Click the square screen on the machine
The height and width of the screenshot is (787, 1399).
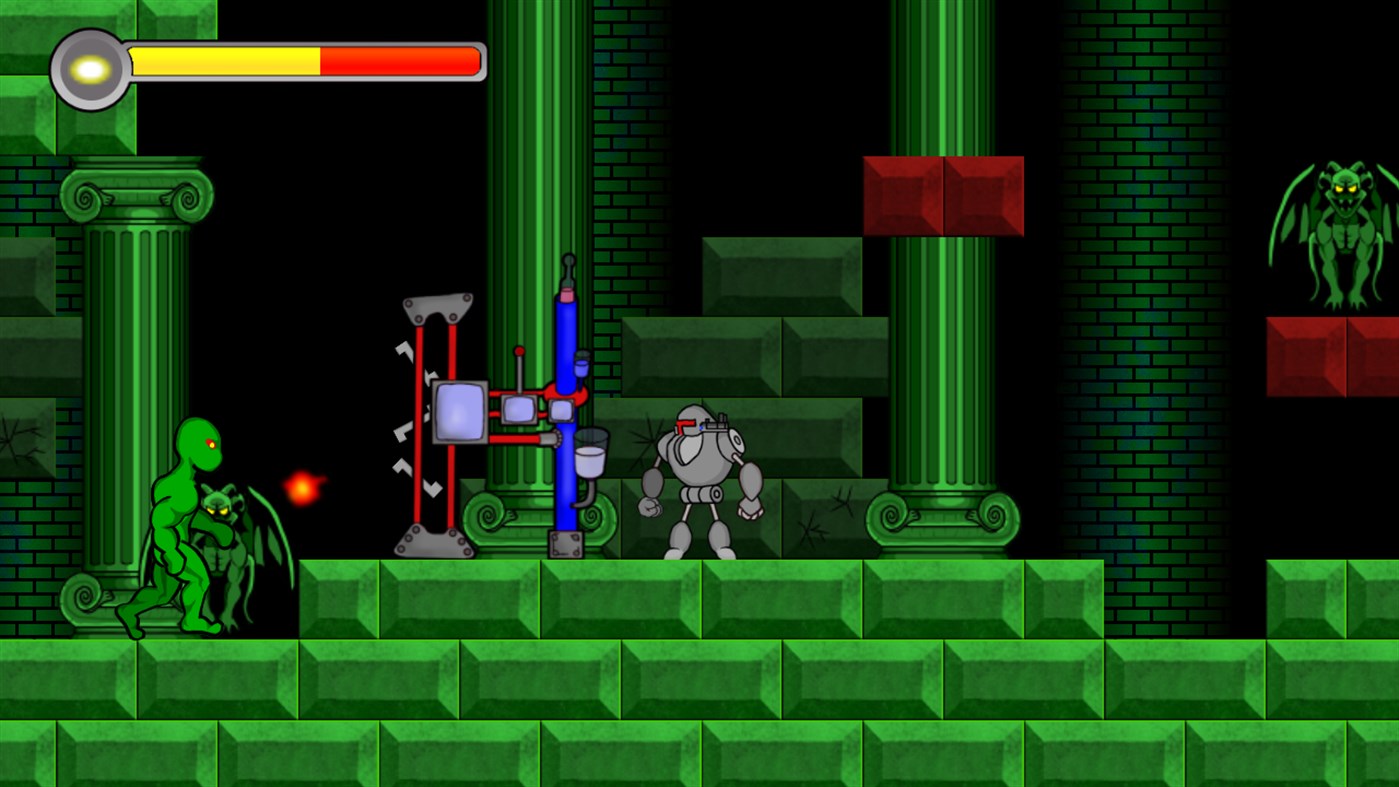click(x=458, y=410)
